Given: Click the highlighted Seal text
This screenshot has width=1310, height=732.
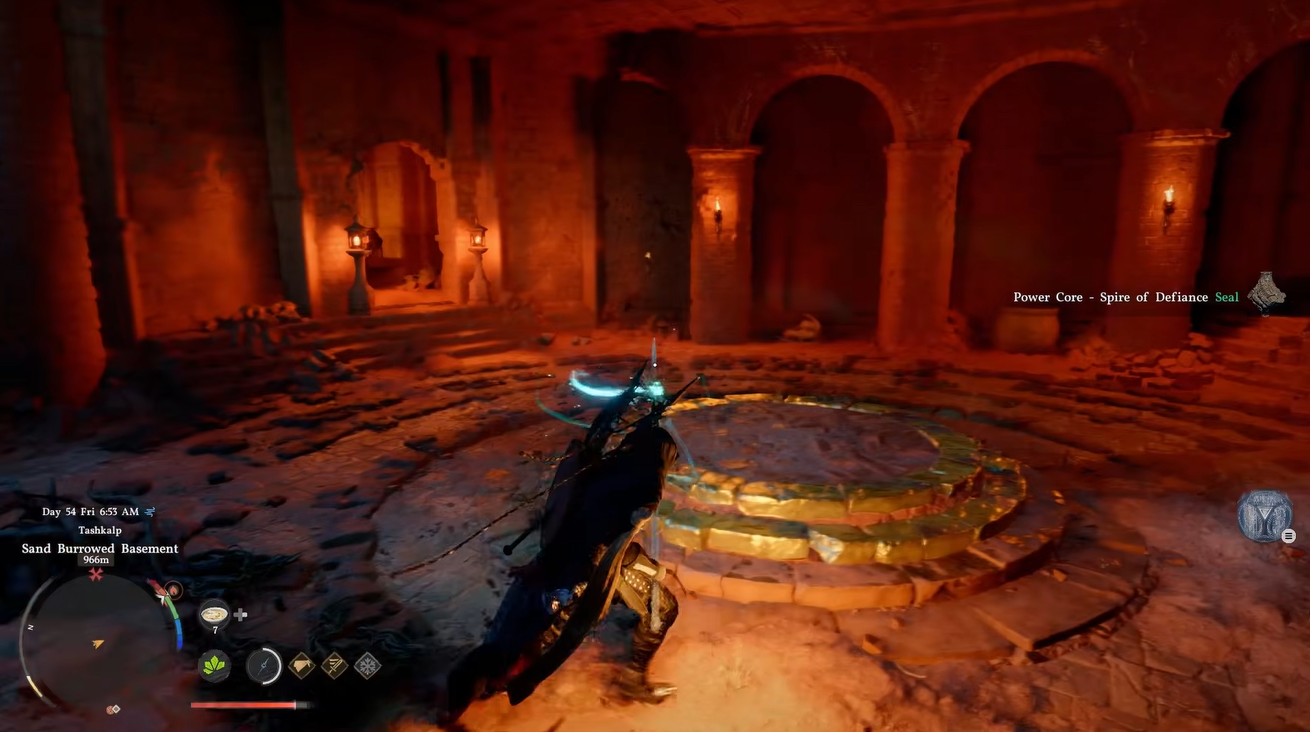Looking at the screenshot, I should tap(1226, 296).
